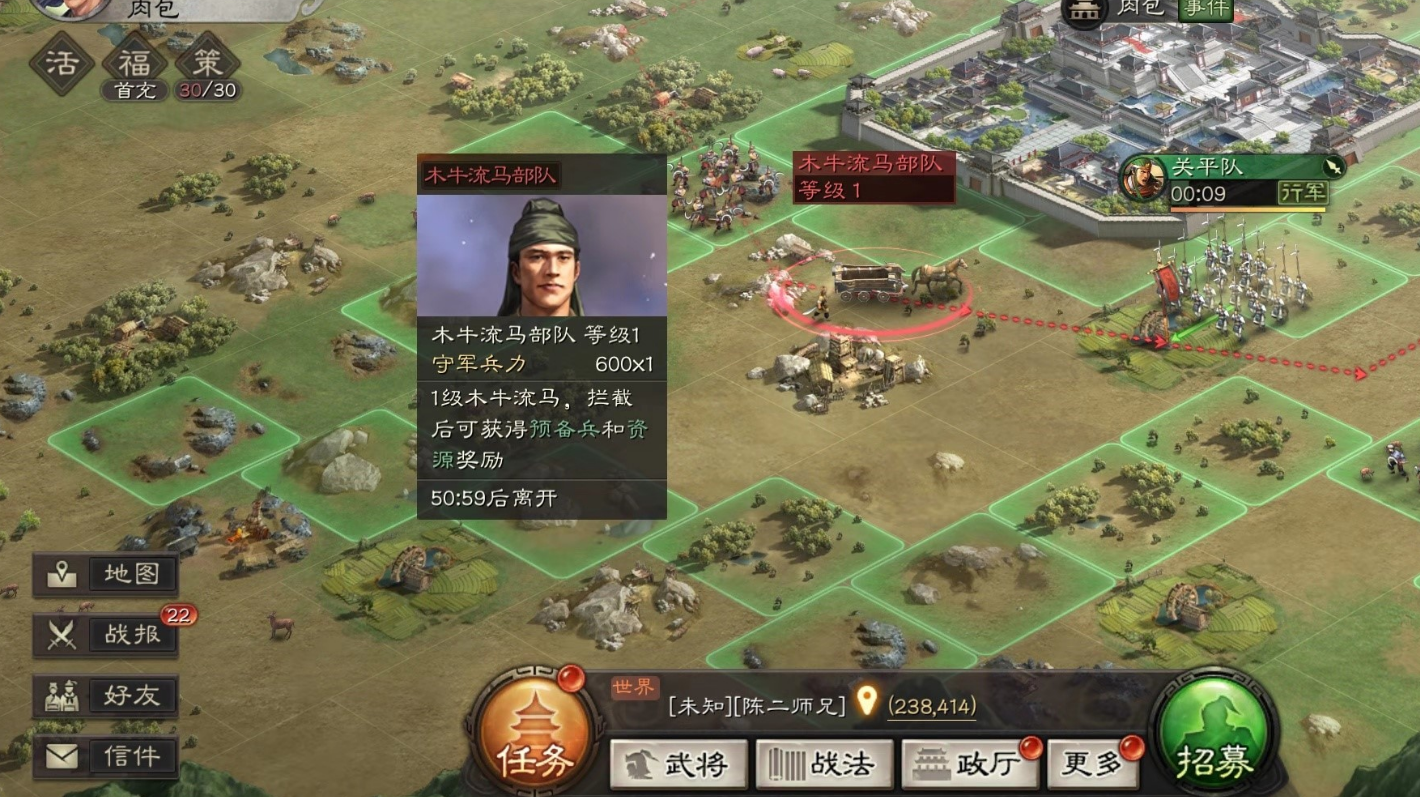Screen dimensions: 1420x797
Task: Select the 木牛流马部队 等级1 map label
Action: pos(873,177)
